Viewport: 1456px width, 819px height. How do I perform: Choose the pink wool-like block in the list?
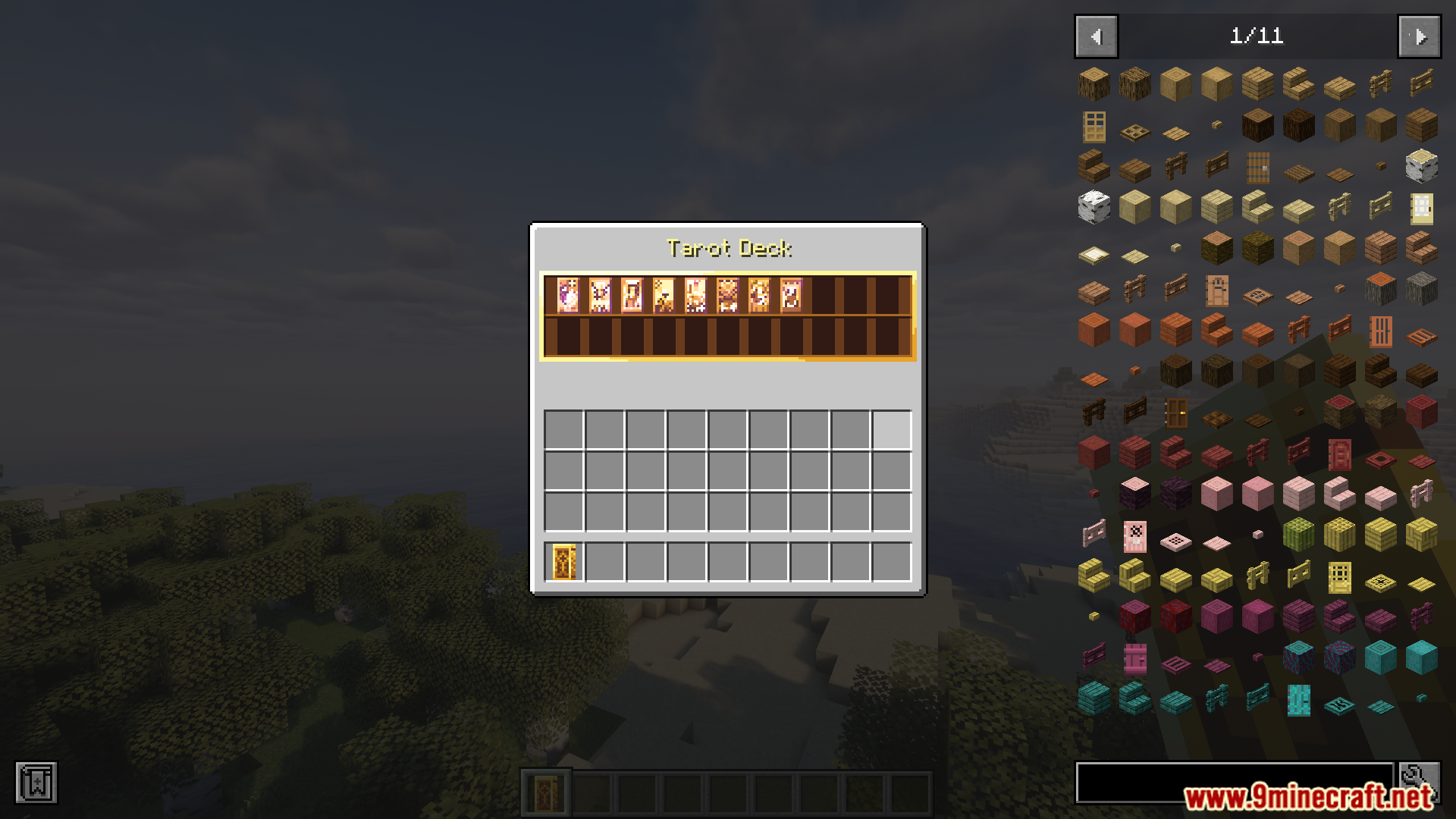[1257, 494]
